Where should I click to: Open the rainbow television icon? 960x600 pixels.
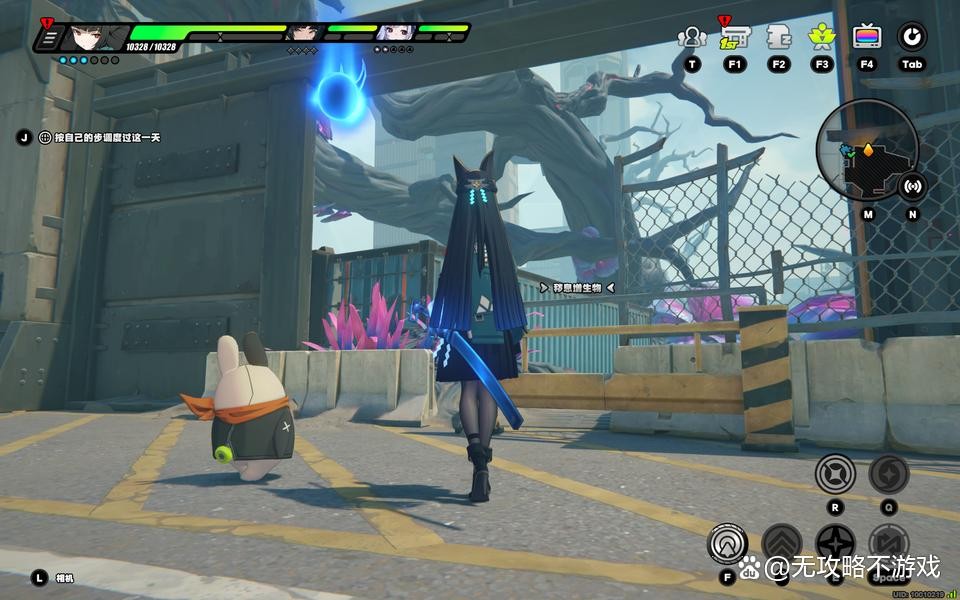pyautogui.click(x=867, y=38)
